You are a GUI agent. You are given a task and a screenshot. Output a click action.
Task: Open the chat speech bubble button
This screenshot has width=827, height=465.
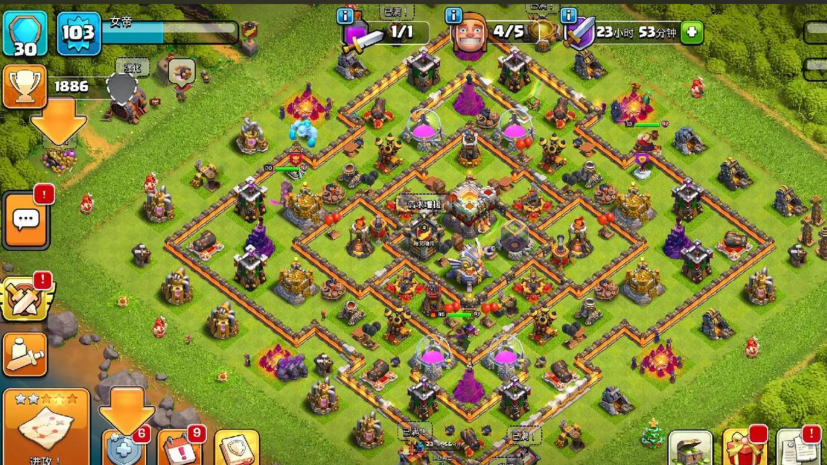click(x=25, y=219)
